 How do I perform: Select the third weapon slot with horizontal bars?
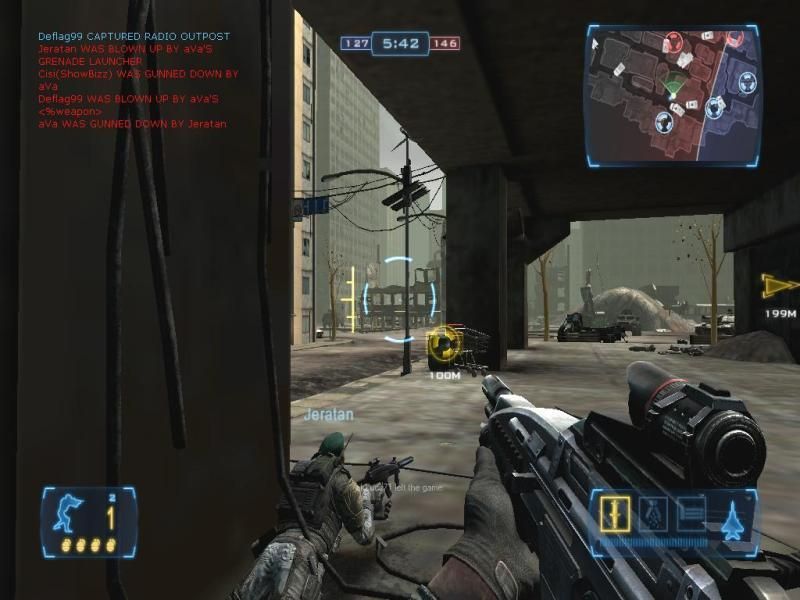click(692, 514)
